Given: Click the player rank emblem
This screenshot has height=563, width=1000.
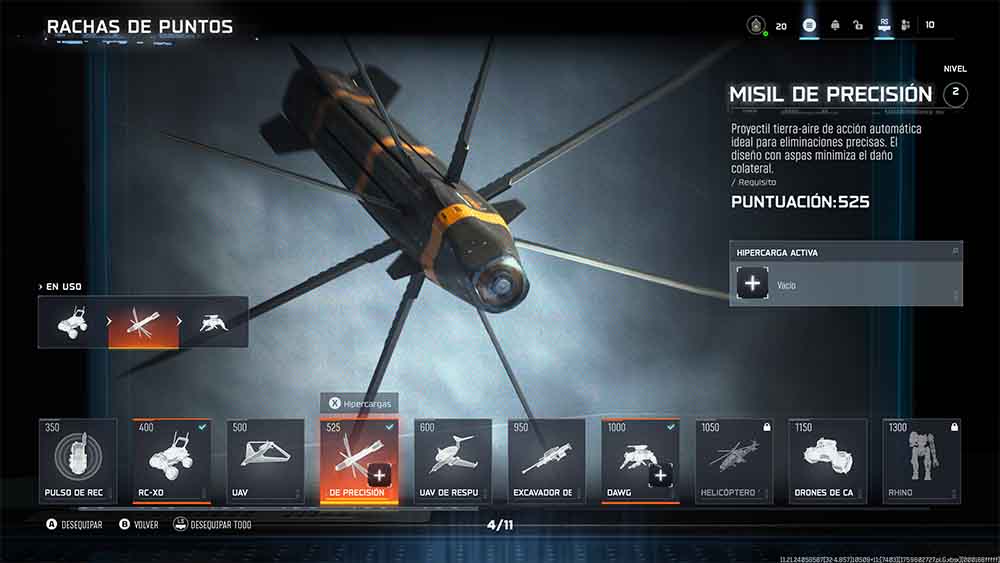Looking at the screenshot, I should (x=757, y=25).
